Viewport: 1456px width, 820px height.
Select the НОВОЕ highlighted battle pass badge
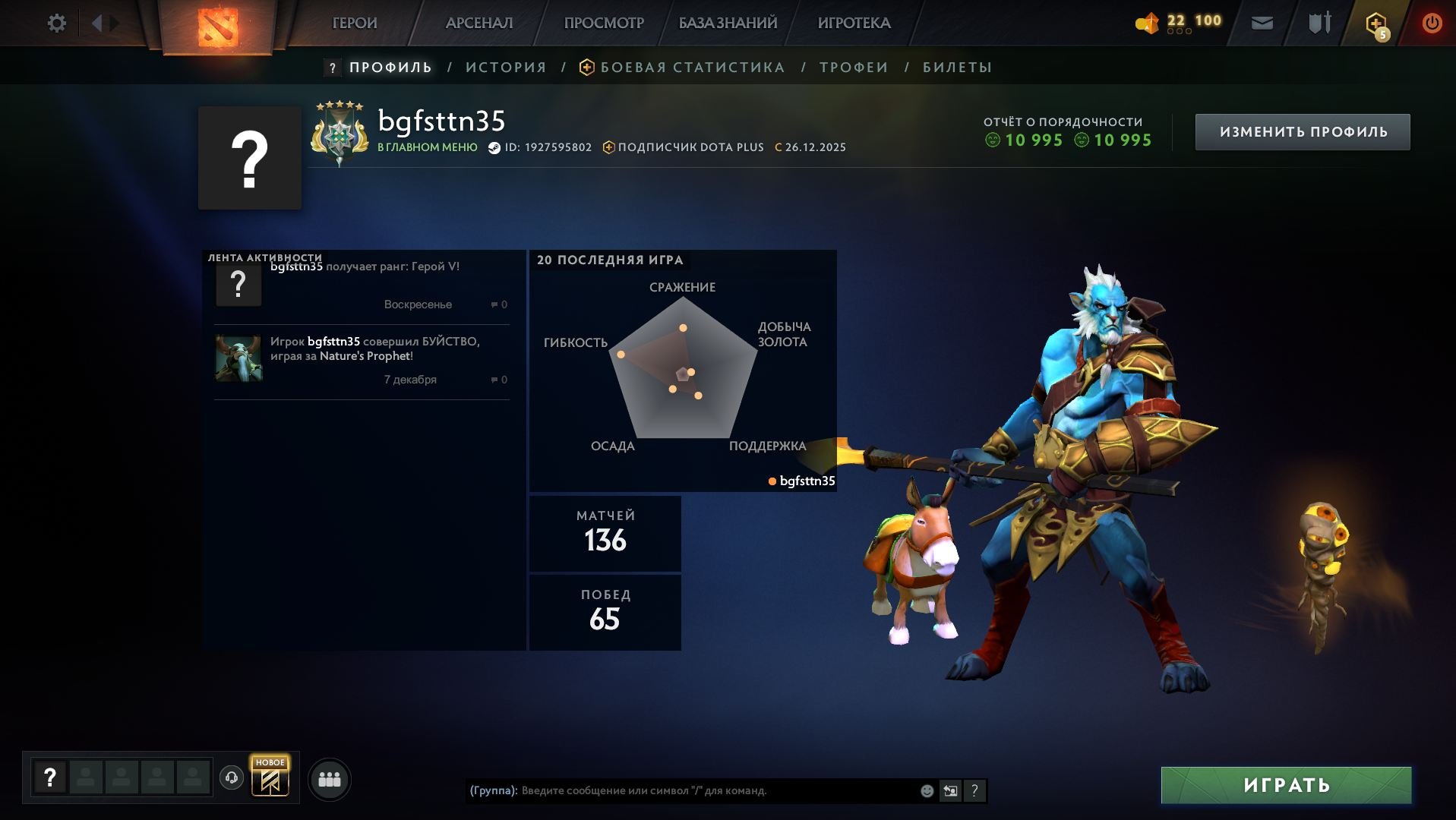[x=270, y=777]
